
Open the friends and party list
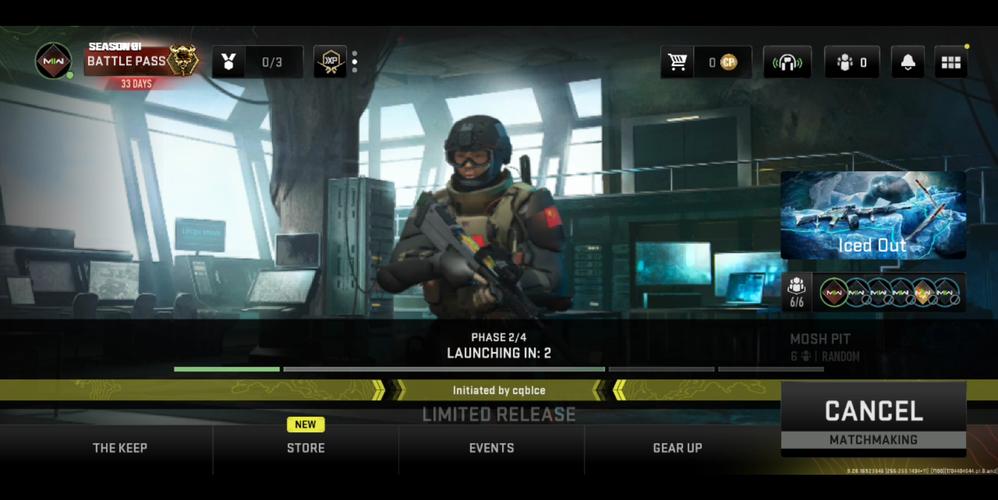click(851, 62)
